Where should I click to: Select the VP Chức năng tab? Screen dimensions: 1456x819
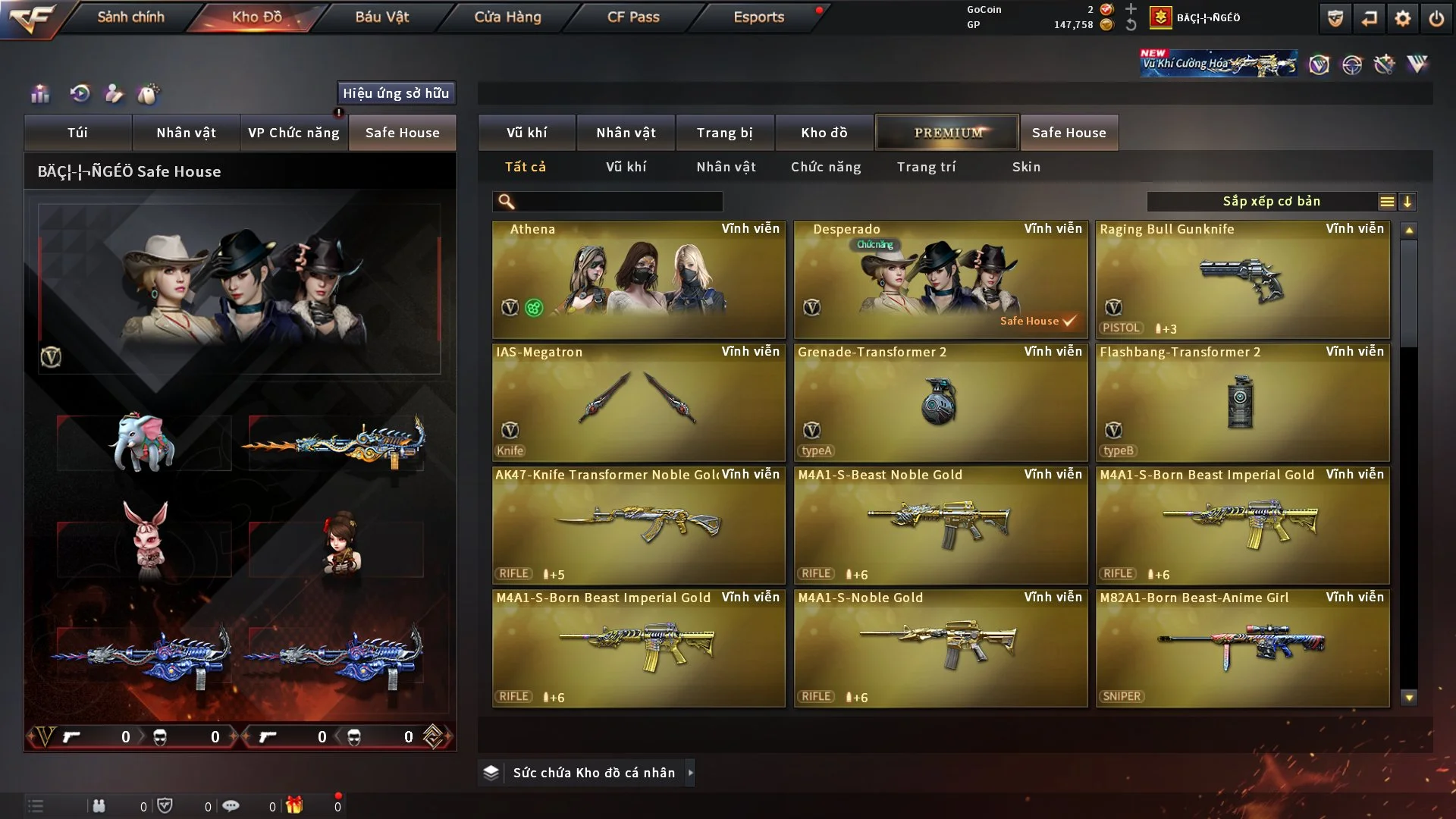(x=293, y=133)
